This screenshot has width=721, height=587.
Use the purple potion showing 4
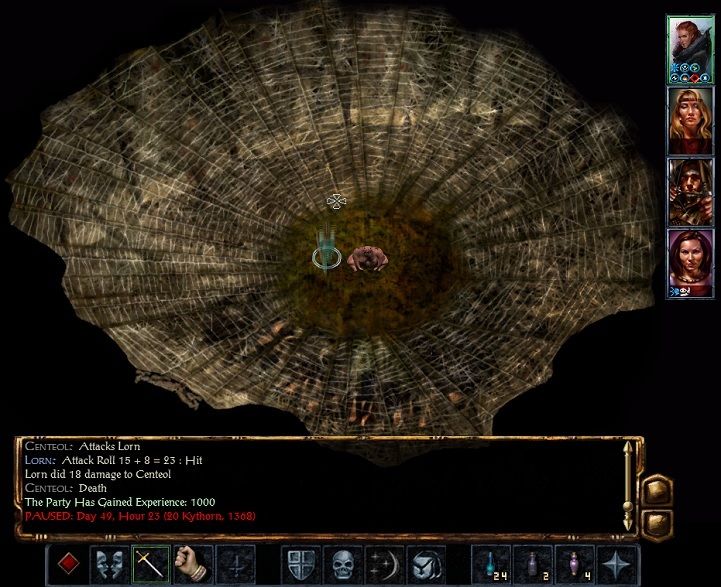572,565
